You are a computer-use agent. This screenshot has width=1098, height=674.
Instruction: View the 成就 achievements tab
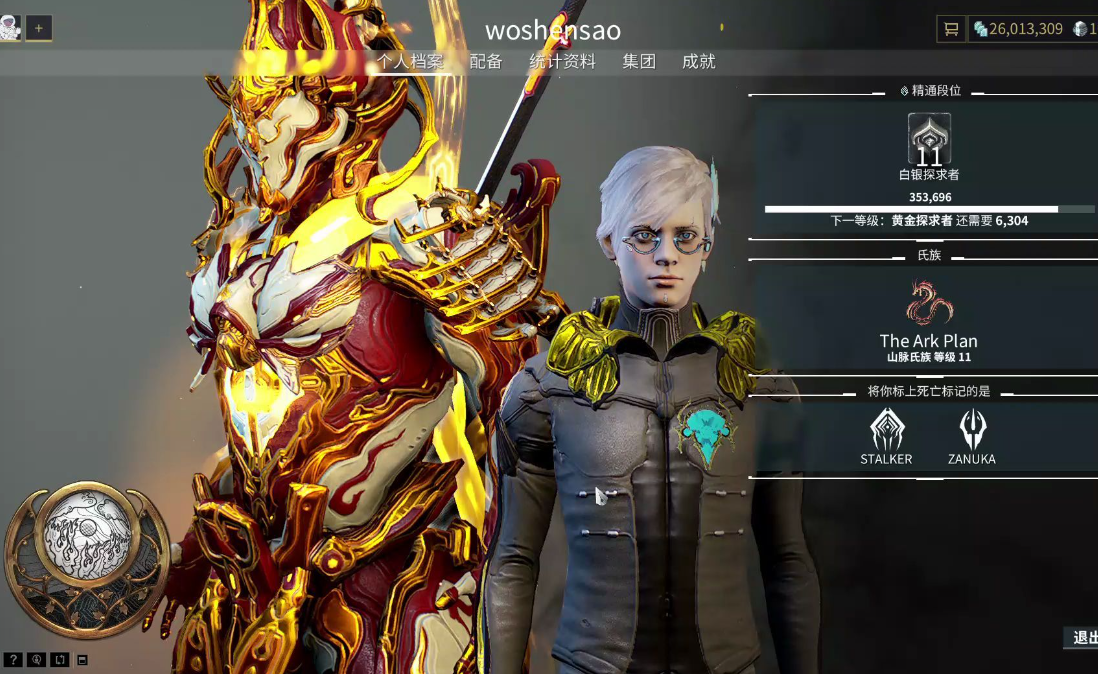point(699,62)
